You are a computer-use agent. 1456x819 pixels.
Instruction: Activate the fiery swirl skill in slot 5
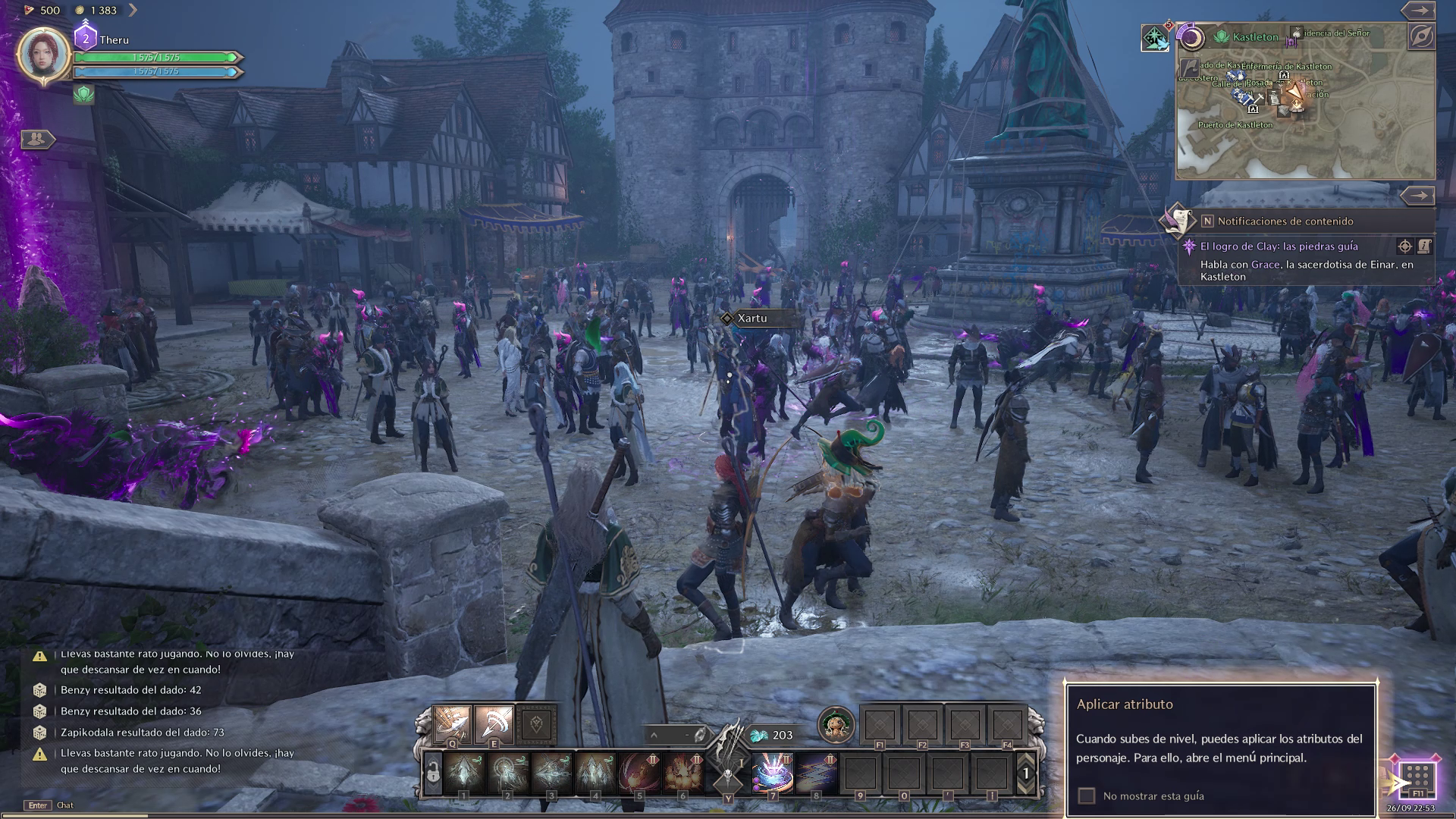[639, 773]
